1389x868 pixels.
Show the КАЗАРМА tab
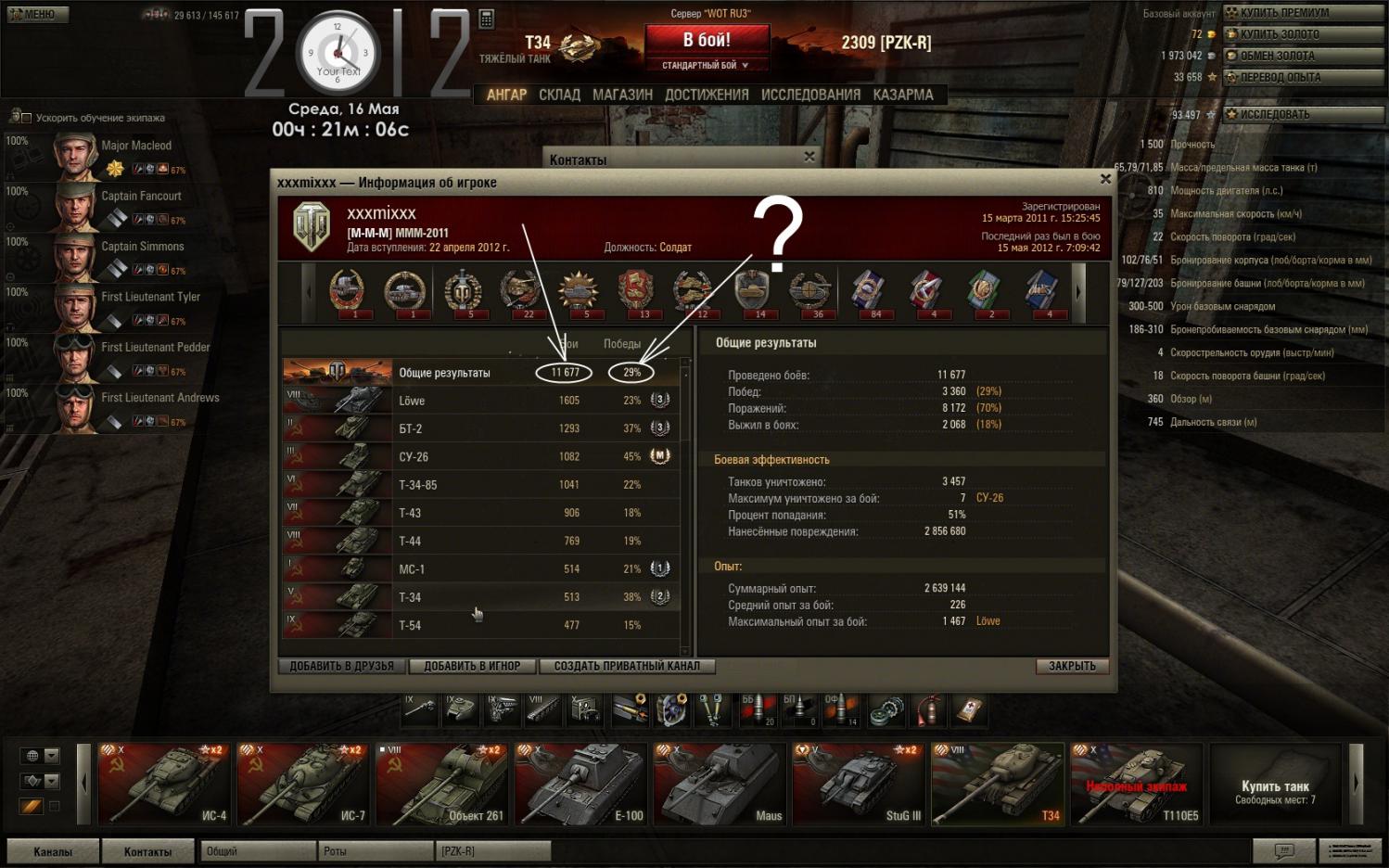click(902, 95)
